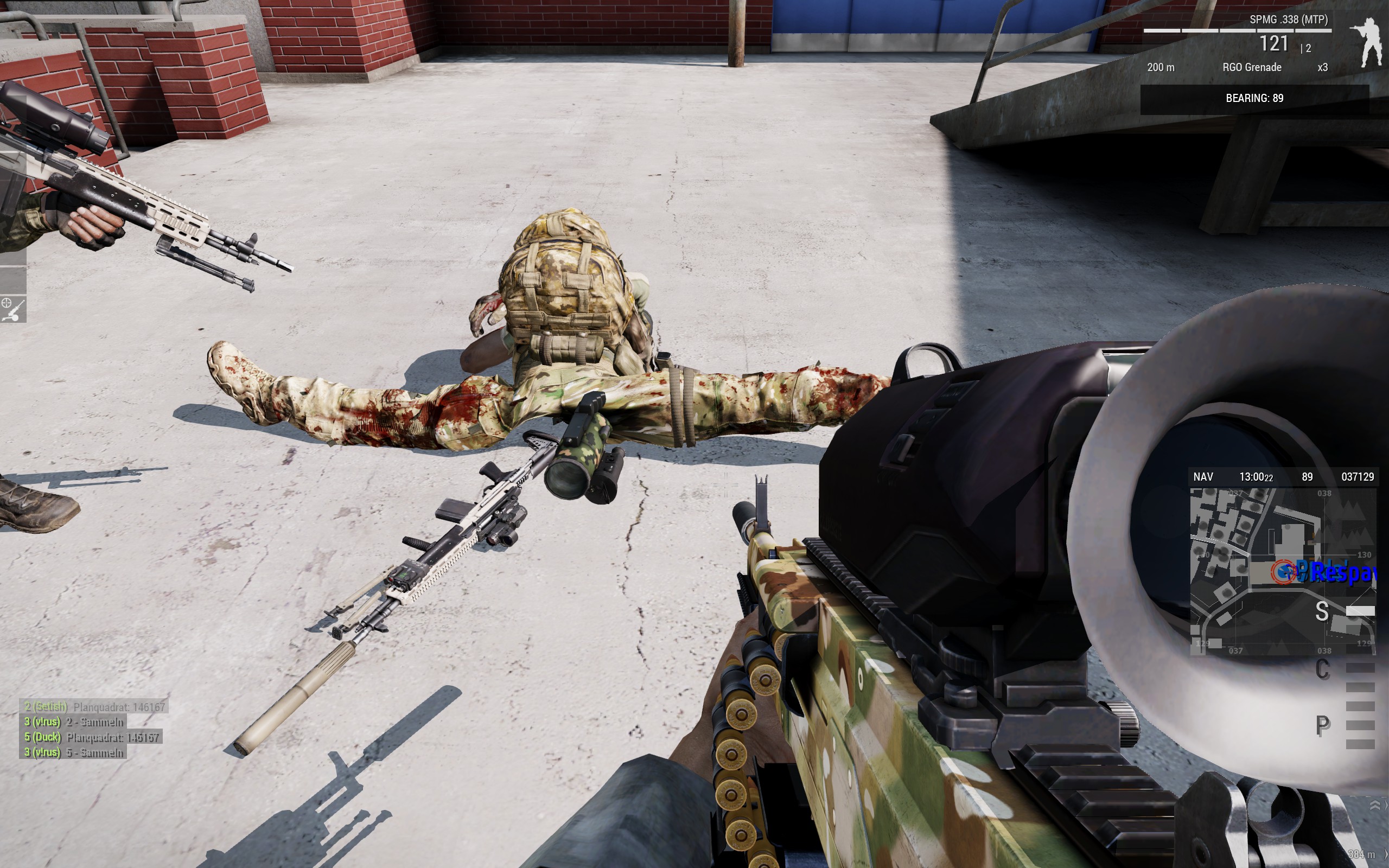
Task: Choose the RGO Grenade entry
Action: (1251, 67)
